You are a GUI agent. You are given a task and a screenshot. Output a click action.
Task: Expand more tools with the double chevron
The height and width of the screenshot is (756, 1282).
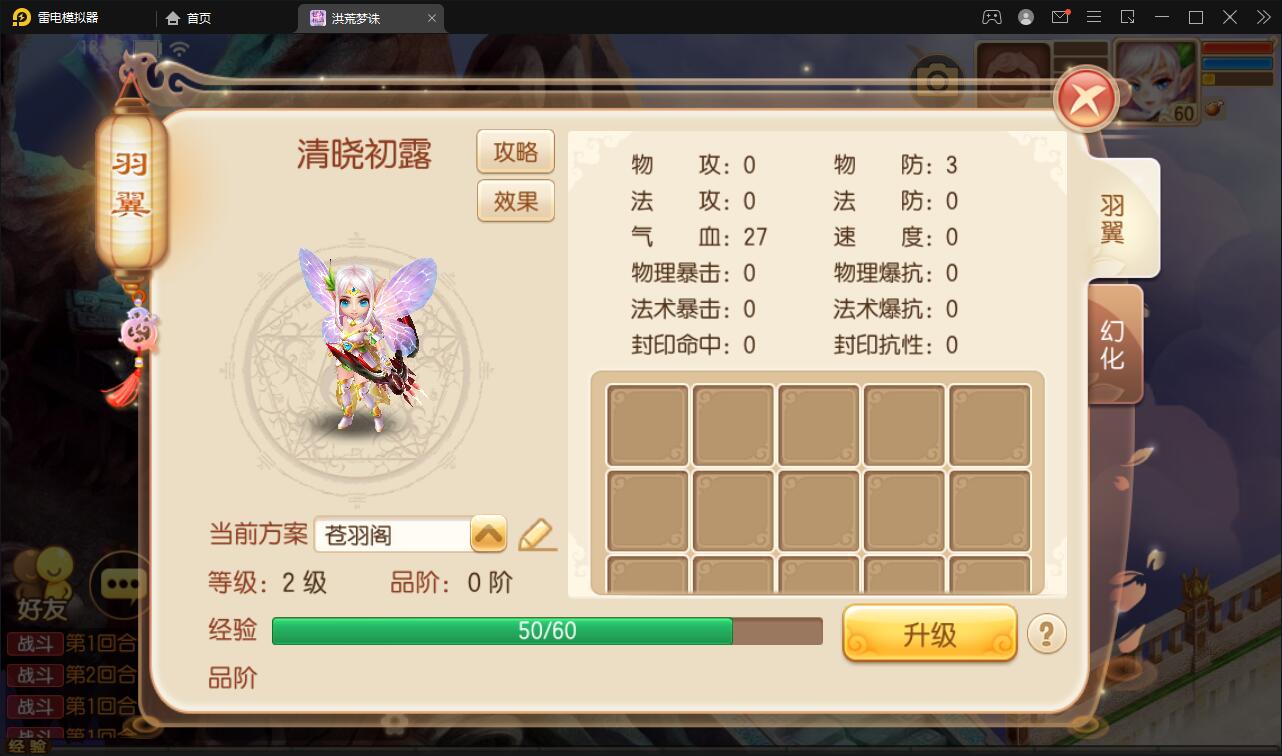(1262, 17)
